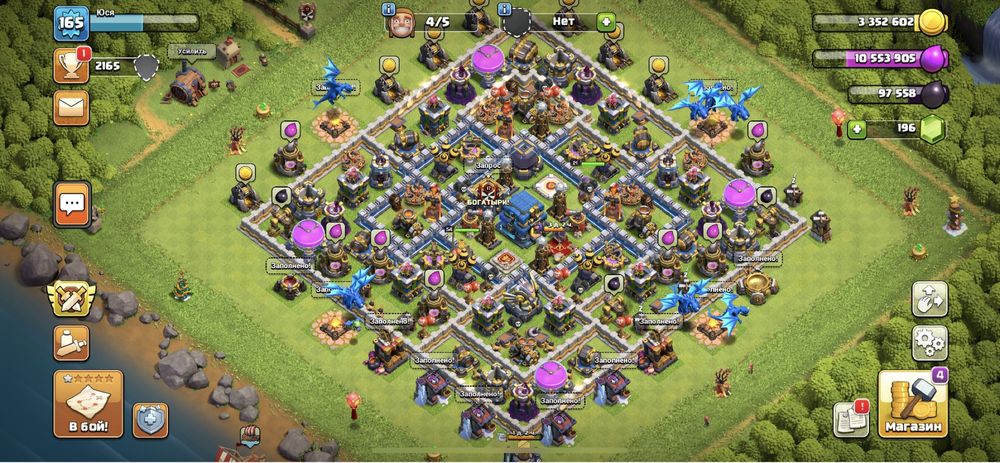This screenshot has height=463, width=1000.
Task: Open the settings gears button
Action: point(929,343)
